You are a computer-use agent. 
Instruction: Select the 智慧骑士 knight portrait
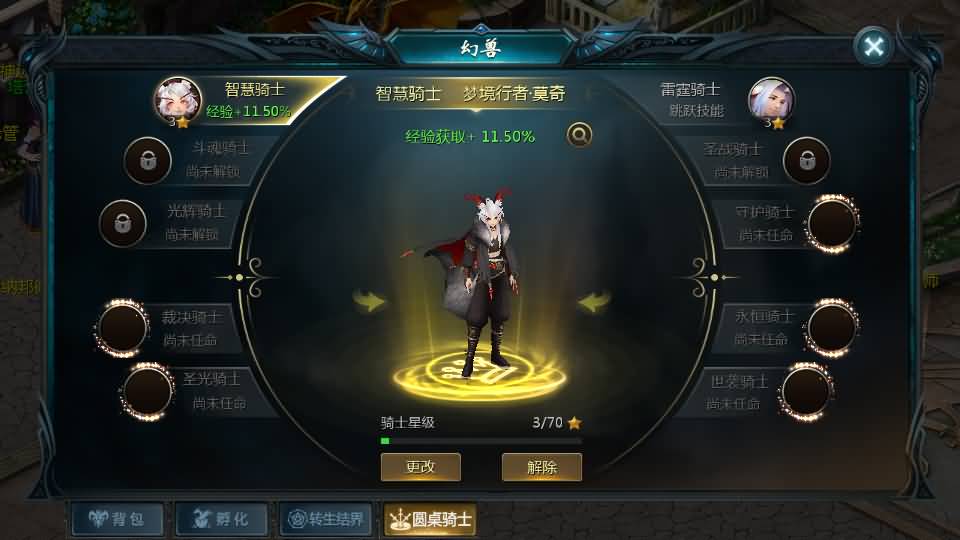(x=178, y=100)
